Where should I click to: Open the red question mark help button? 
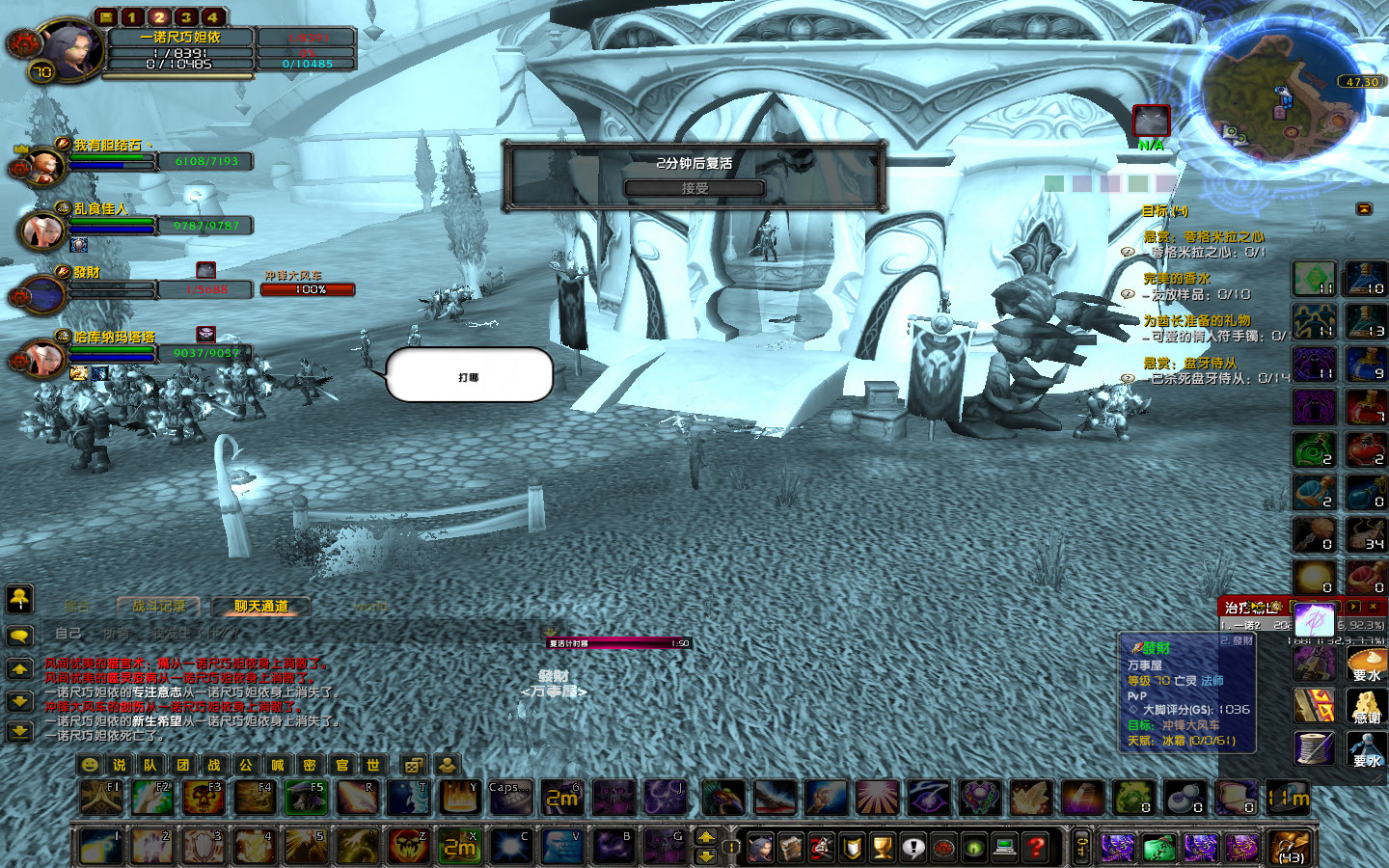[1036, 848]
